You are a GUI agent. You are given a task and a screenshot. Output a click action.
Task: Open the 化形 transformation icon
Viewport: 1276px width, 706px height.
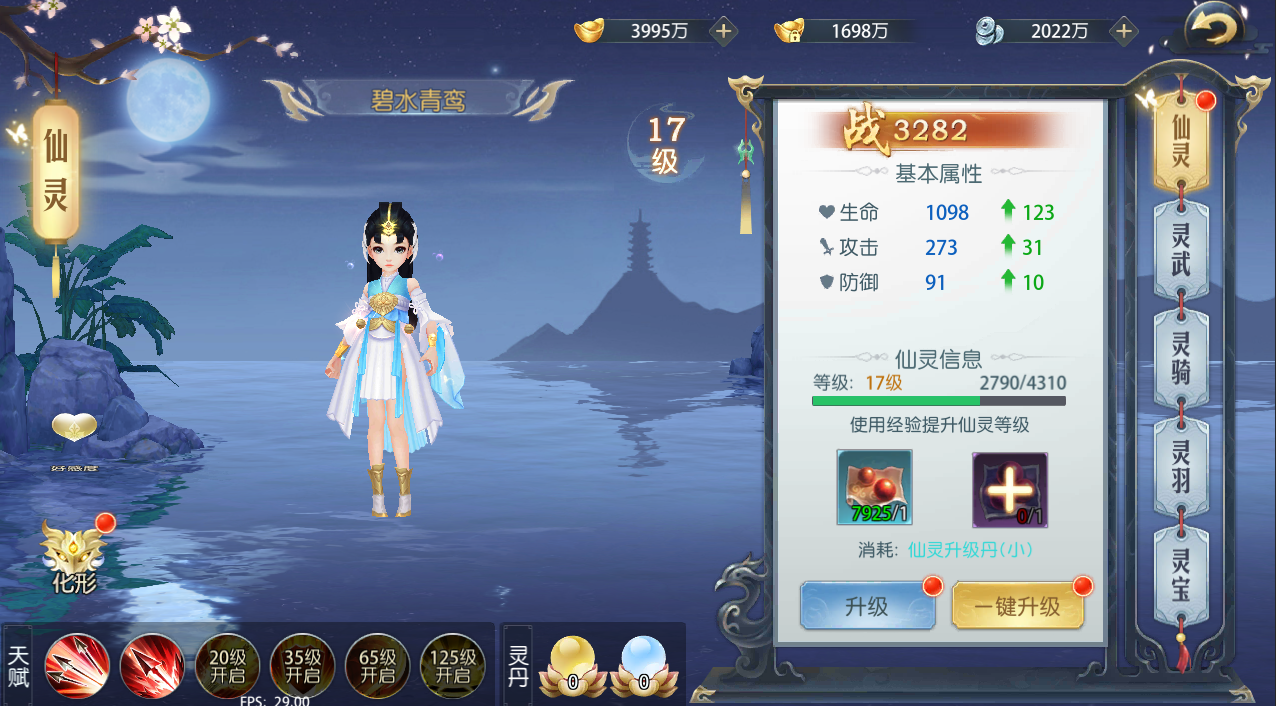click(74, 553)
